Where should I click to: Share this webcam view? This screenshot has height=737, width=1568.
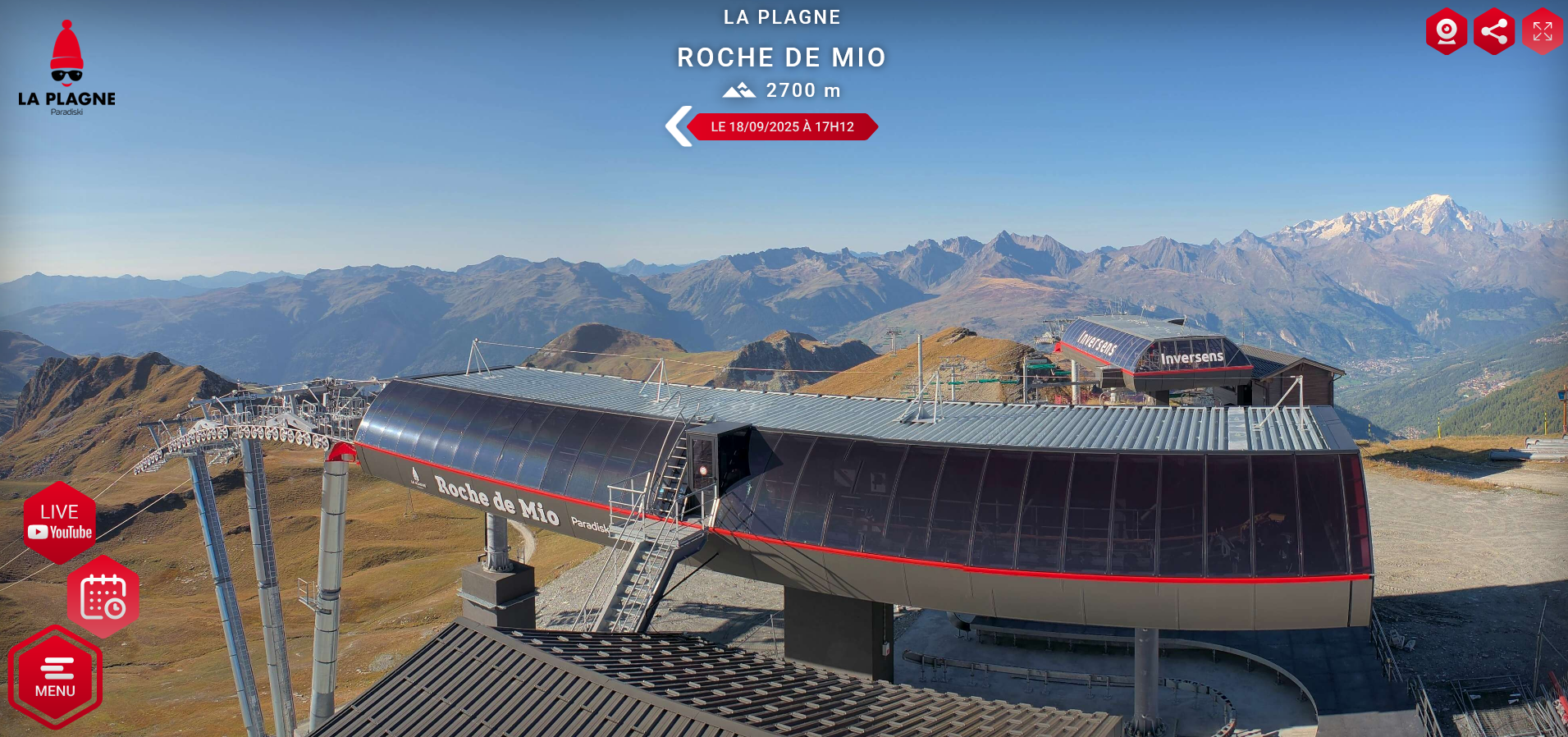click(x=1494, y=32)
